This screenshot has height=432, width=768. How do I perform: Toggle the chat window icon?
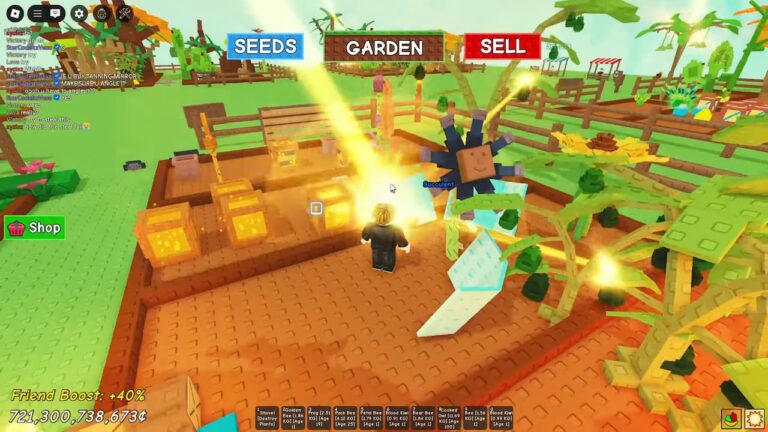click(56, 13)
